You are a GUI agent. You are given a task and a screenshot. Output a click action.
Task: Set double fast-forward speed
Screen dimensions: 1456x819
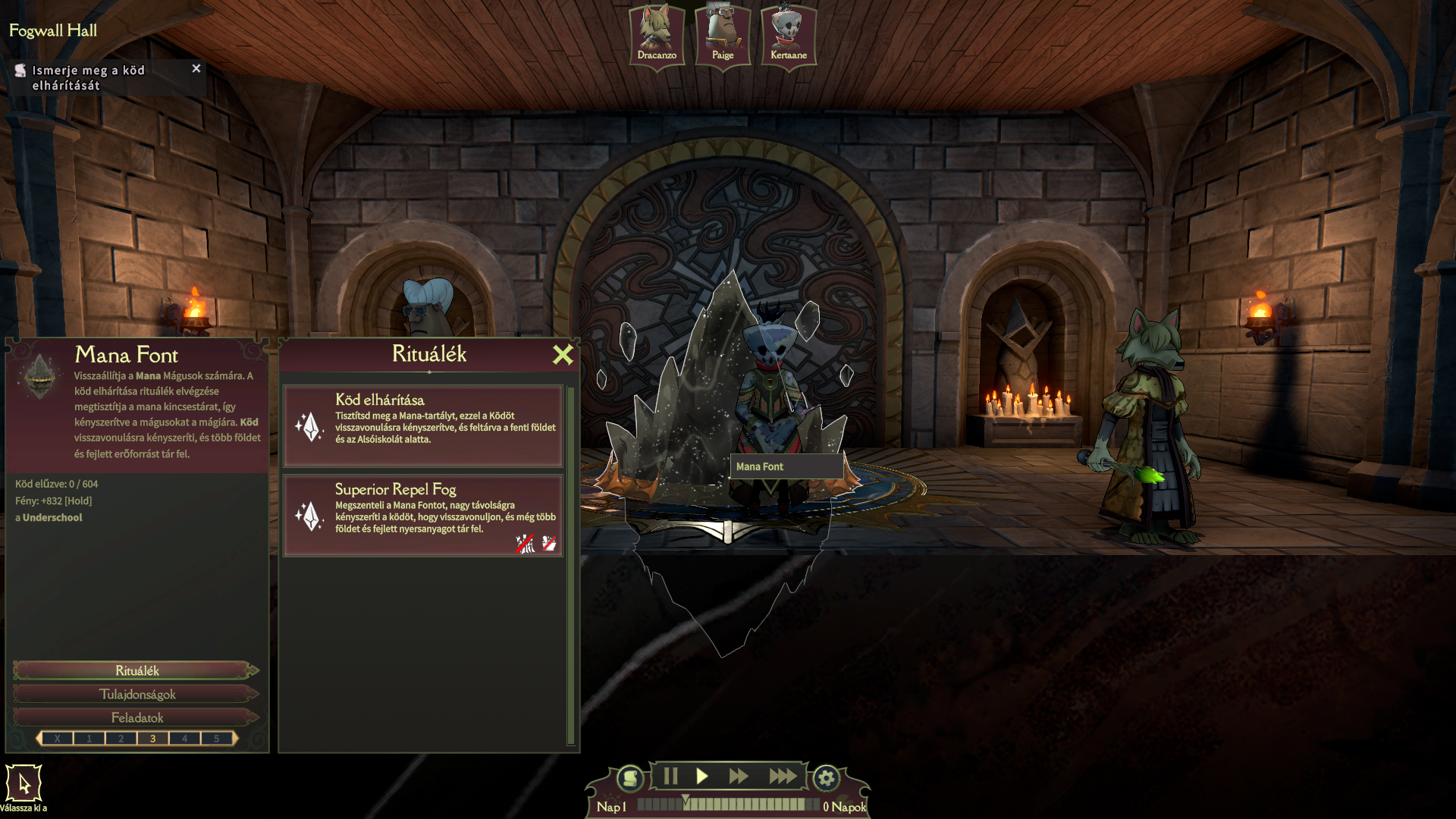(739, 776)
